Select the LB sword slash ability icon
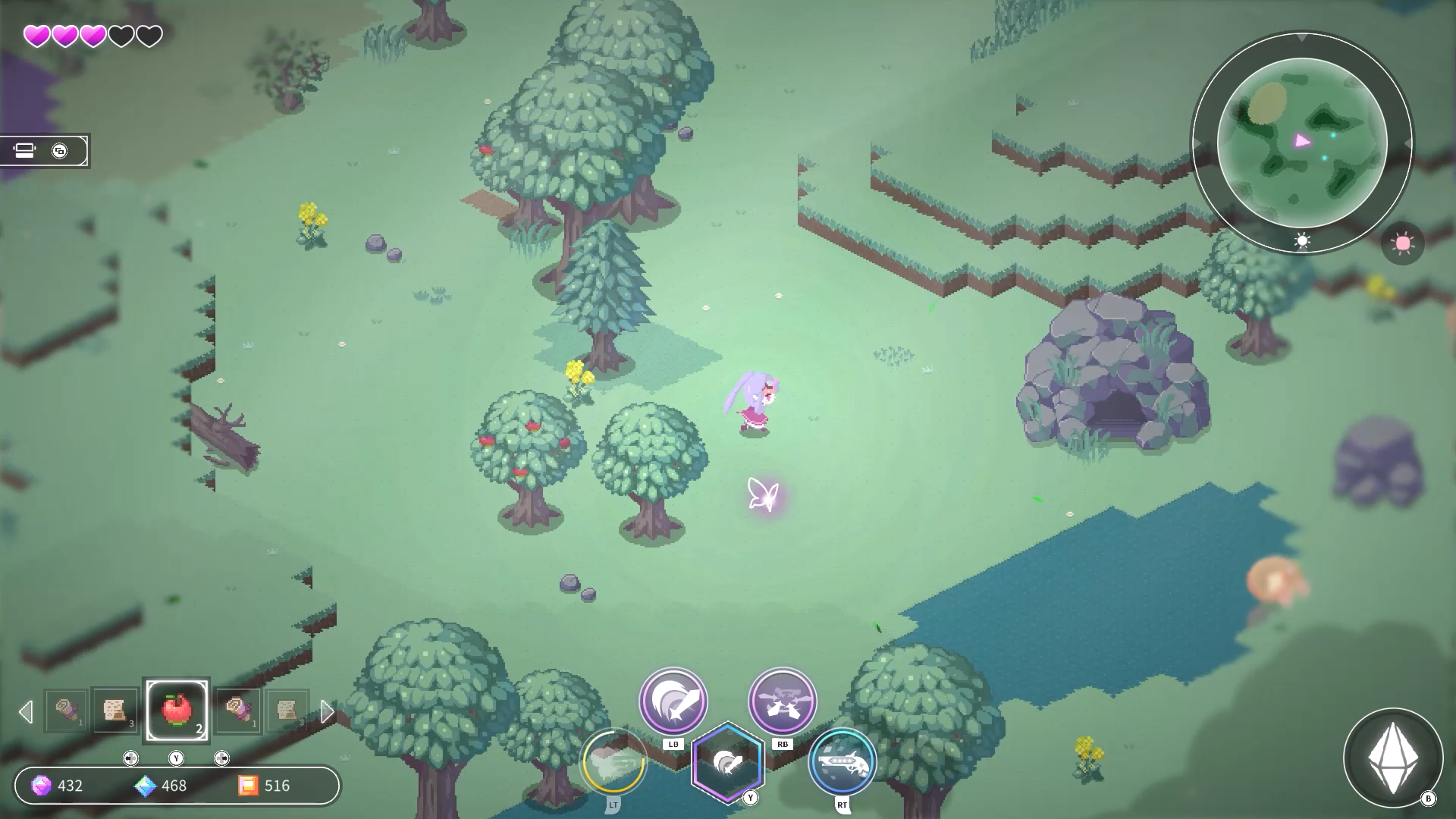The height and width of the screenshot is (819, 1456). (x=674, y=702)
